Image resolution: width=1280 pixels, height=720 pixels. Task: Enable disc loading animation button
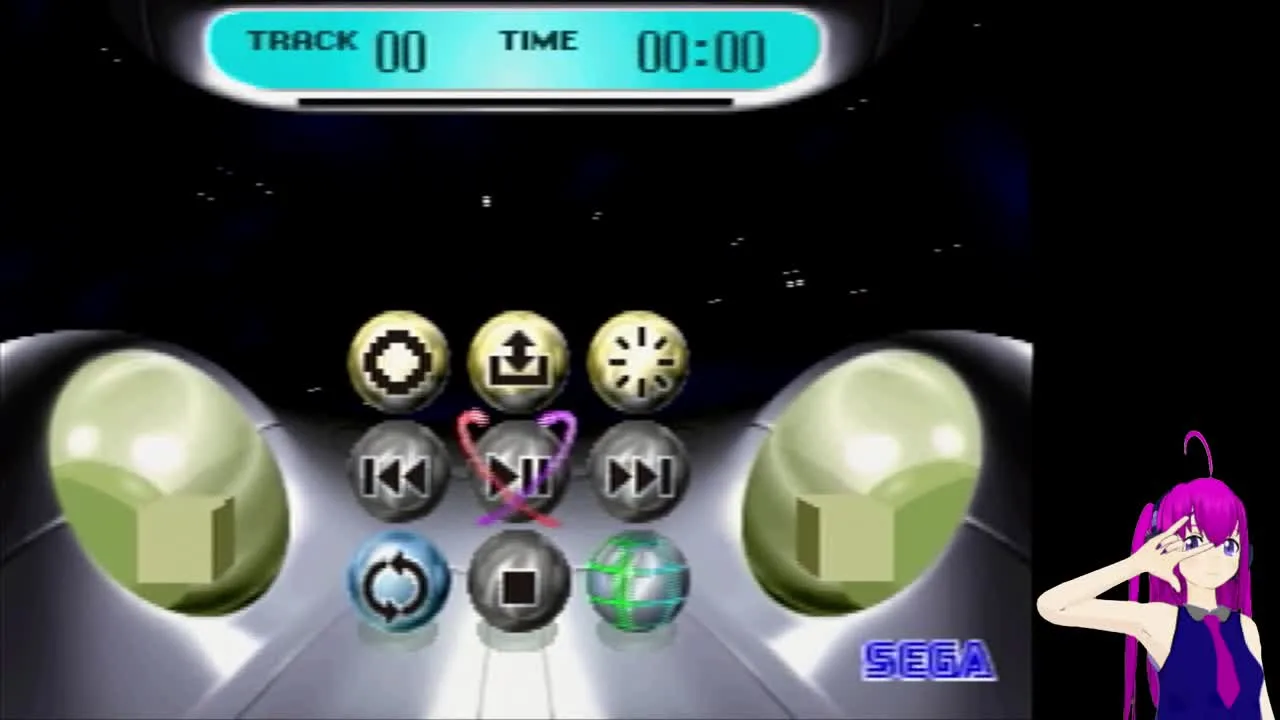pyautogui.click(x=639, y=358)
